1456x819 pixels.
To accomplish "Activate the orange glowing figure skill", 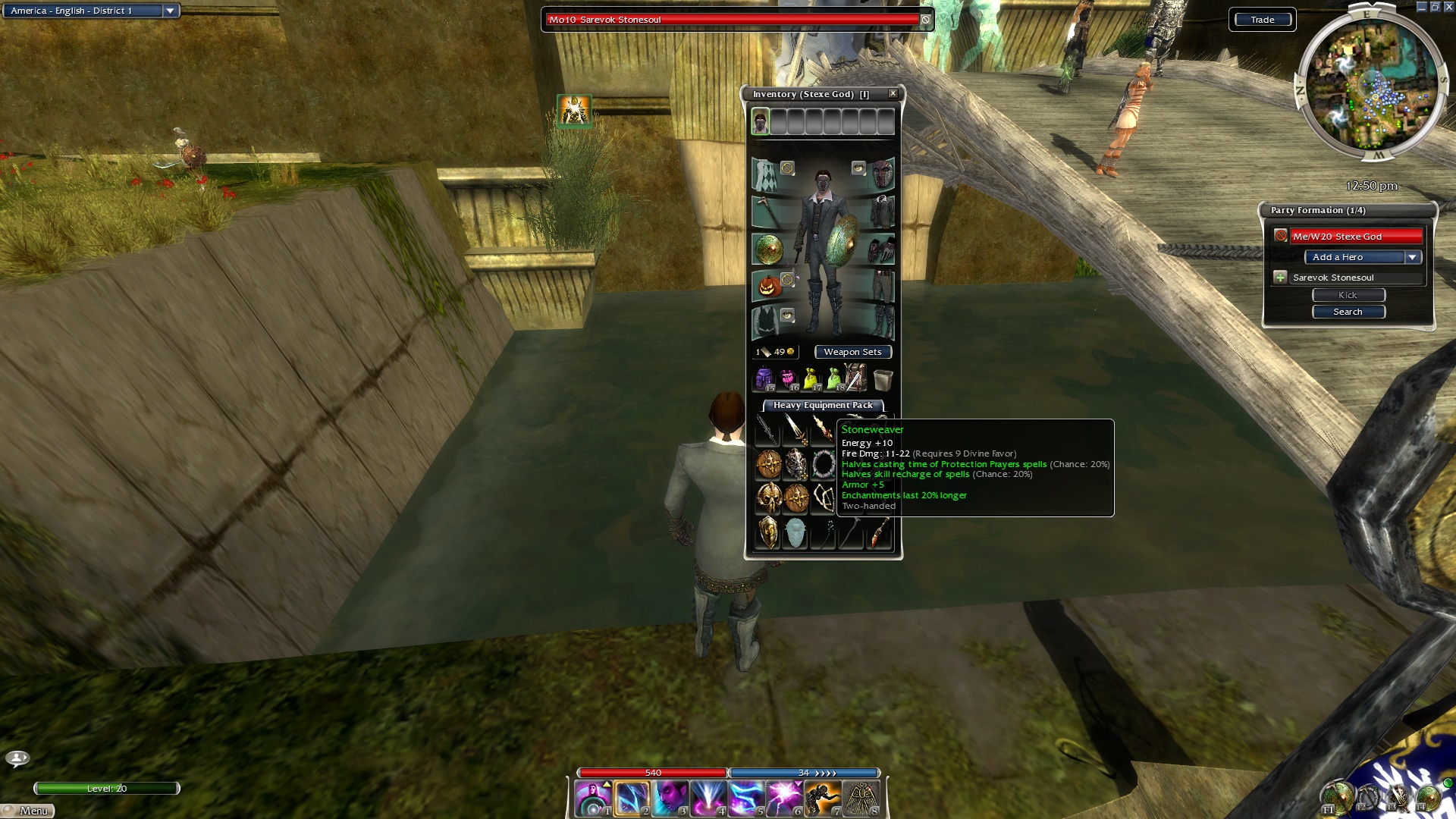I will 823,799.
